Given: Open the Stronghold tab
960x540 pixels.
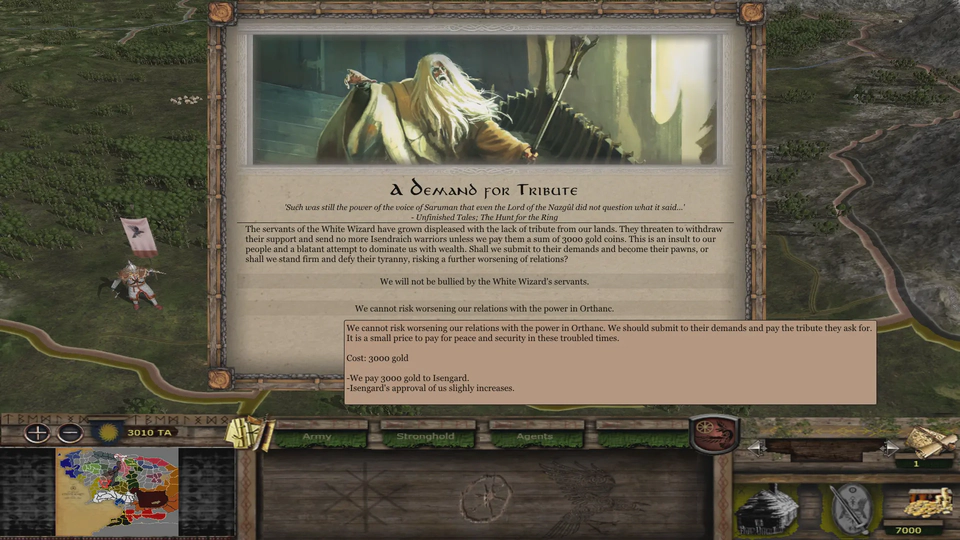Looking at the screenshot, I should point(427,437).
